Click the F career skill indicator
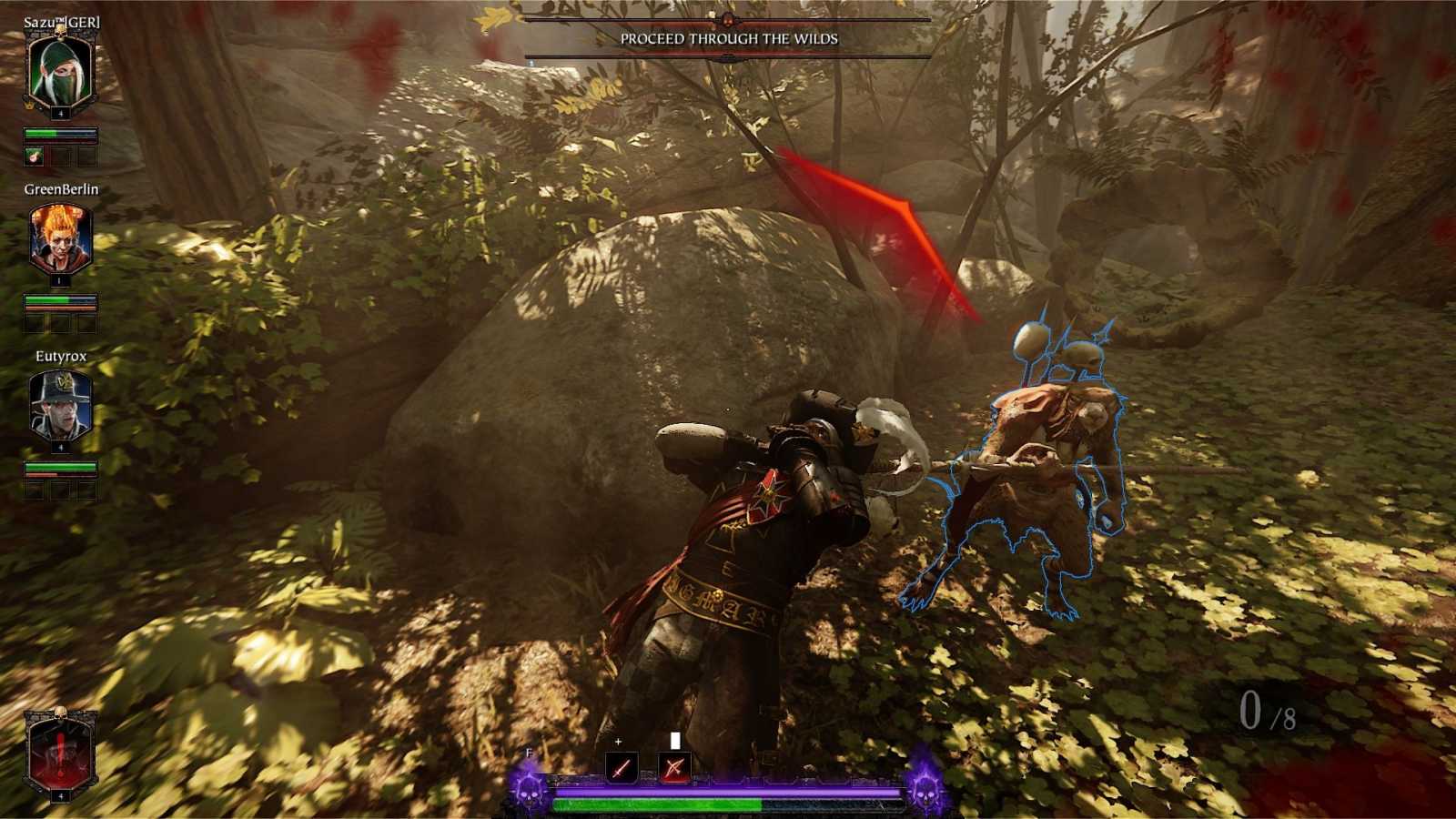The width and height of the screenshot is (1456, 819). tap(529, 753)
